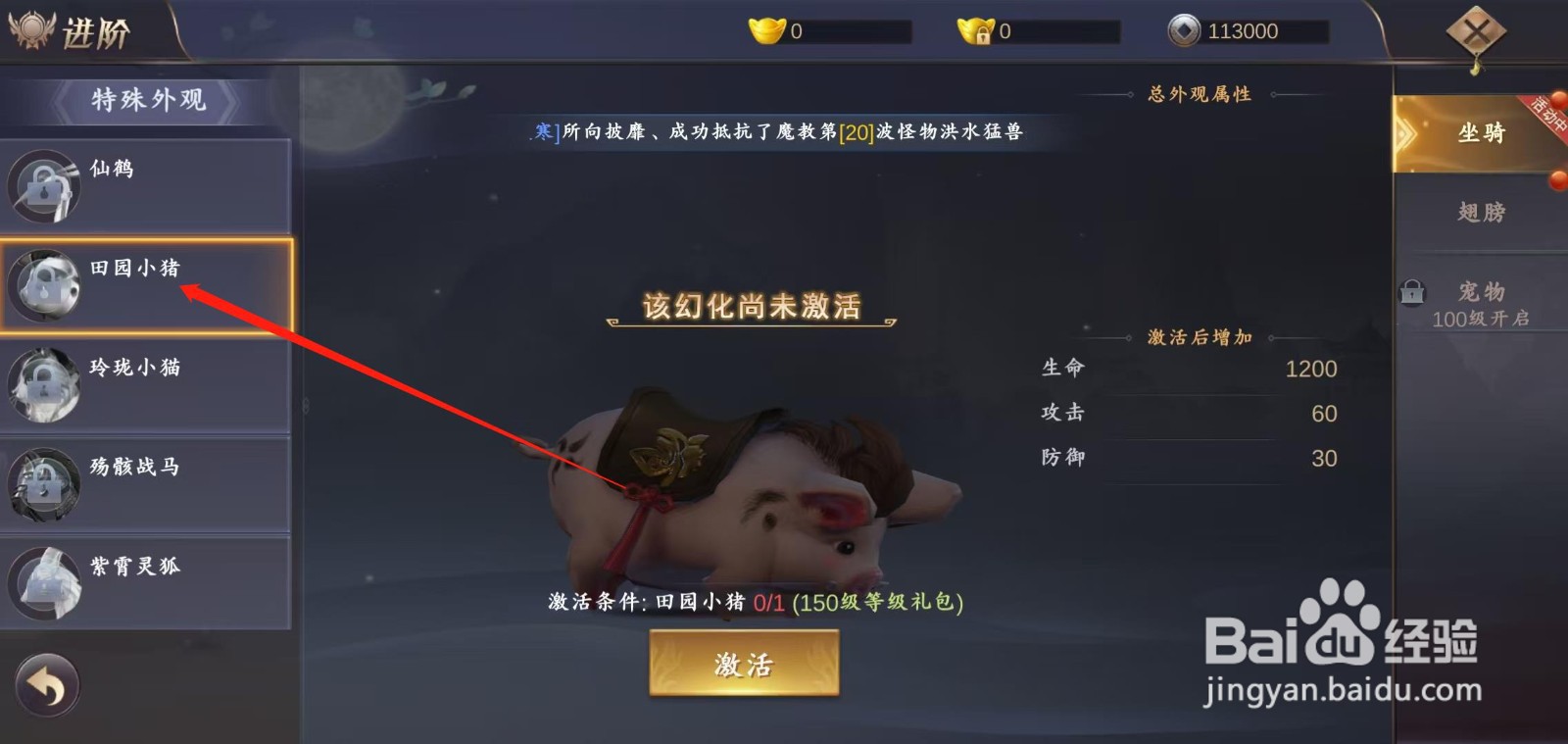1568x744 pixels.
Task: Tap the back arrow in bottom left
Action: pyautogui.click(x=47, y=687)
